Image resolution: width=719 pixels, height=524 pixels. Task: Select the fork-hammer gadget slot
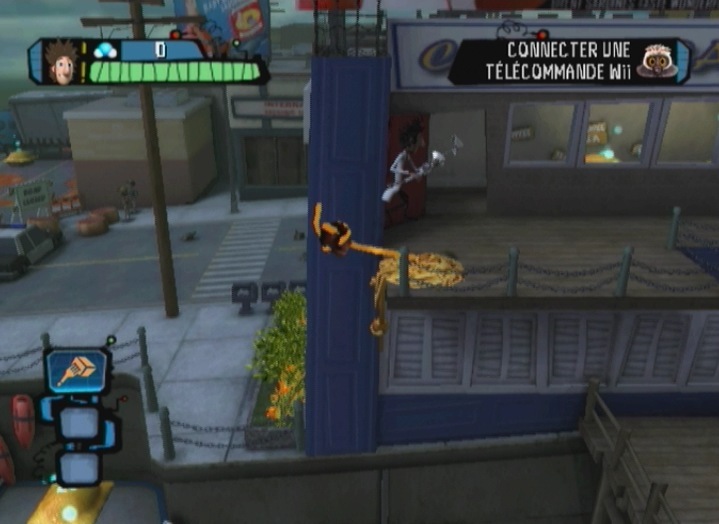(77, 372)
